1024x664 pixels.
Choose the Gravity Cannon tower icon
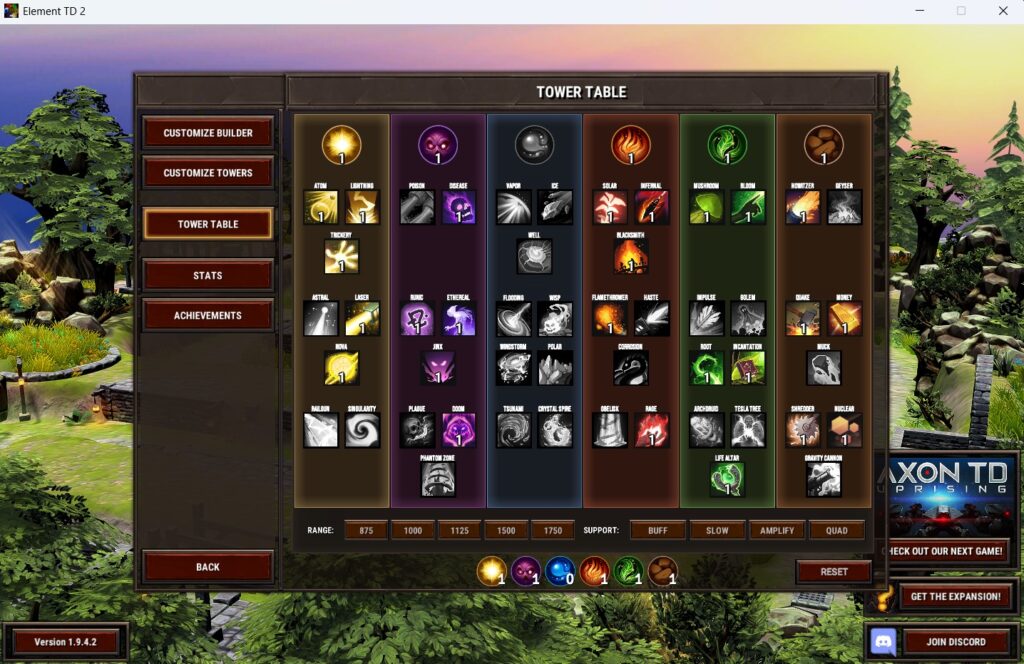click(x=823, y=479)
